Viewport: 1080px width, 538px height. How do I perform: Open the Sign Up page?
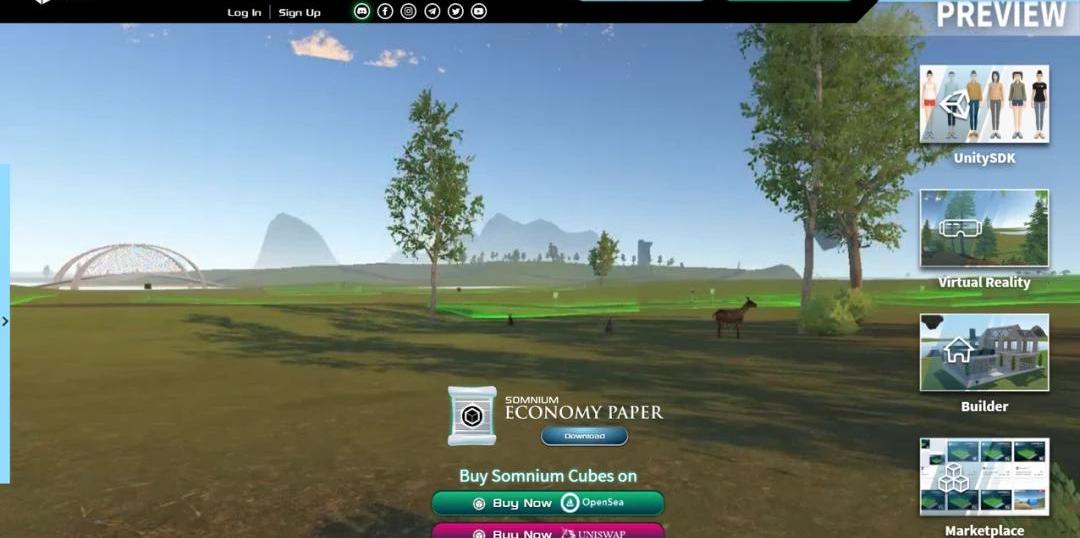299,12
